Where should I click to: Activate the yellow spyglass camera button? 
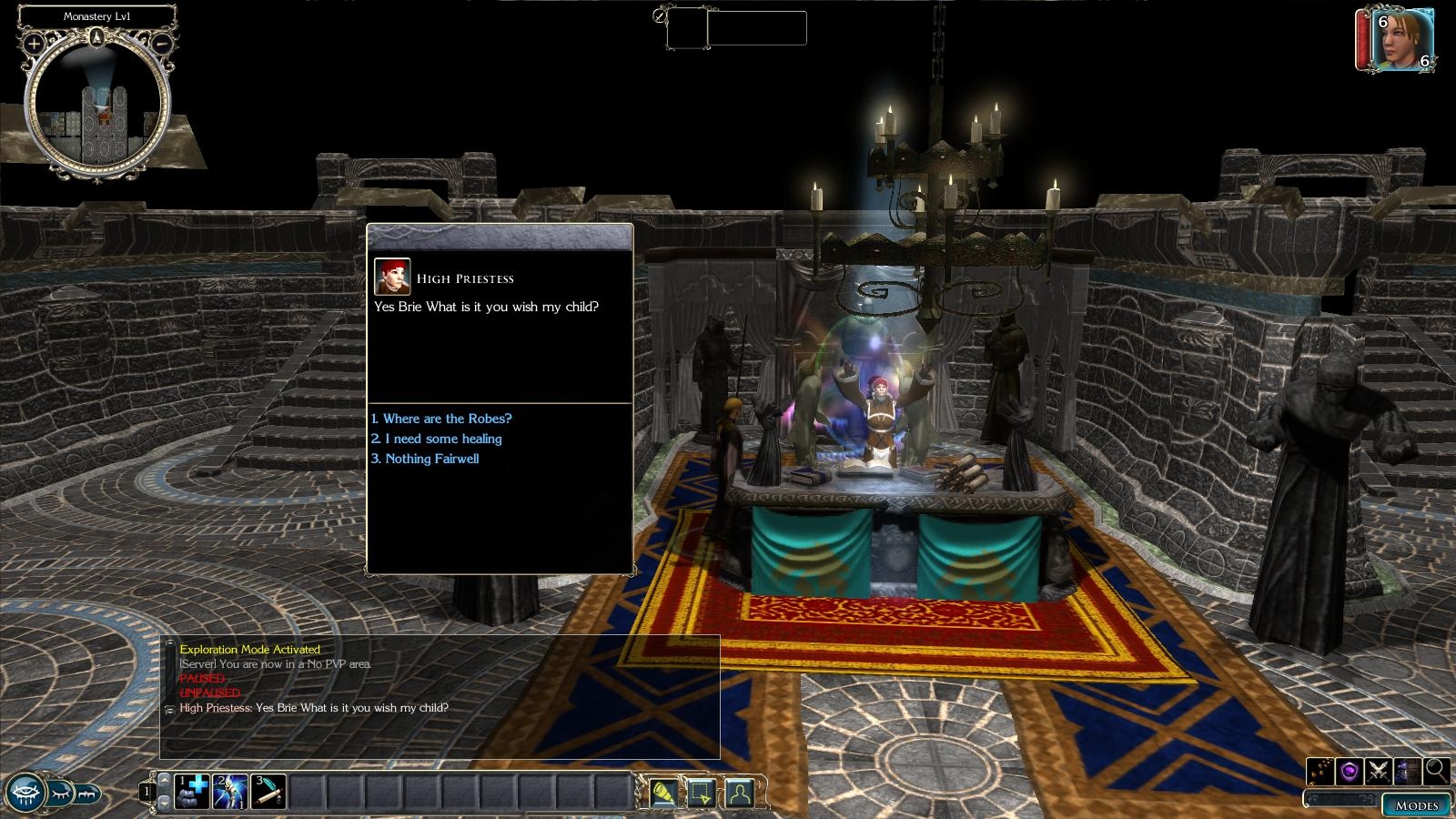pos(662,794)
